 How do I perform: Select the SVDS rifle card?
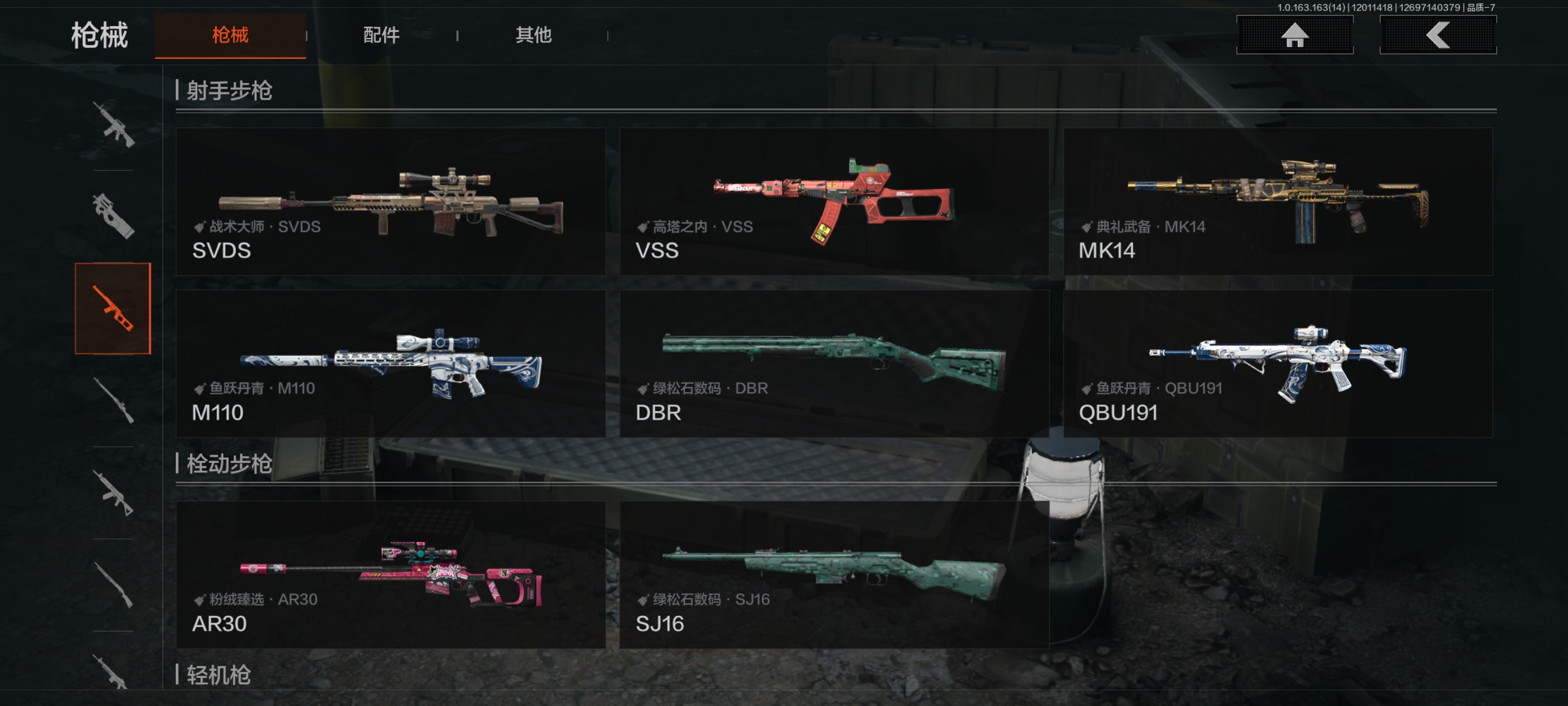(390, 202)
